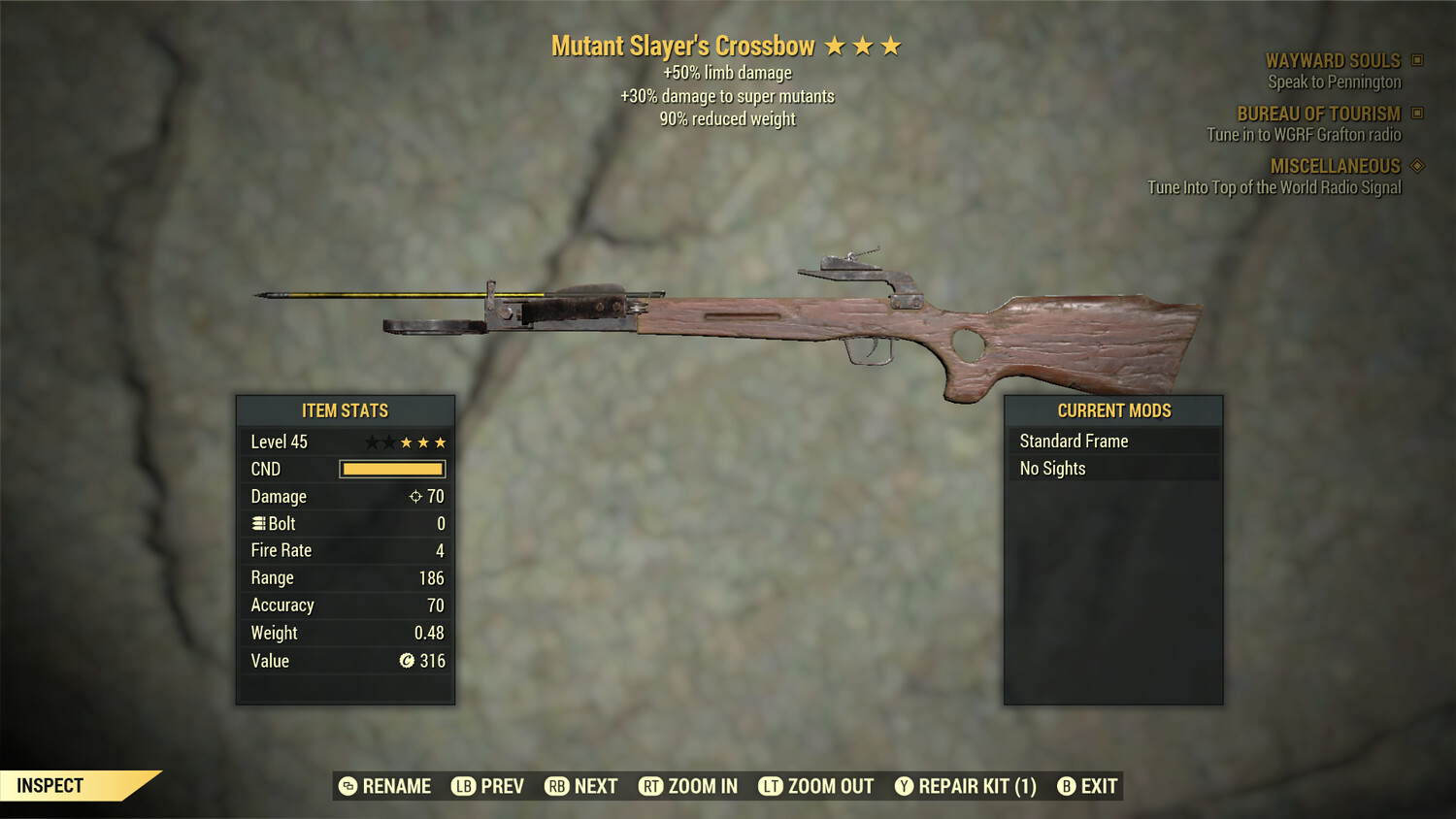Select the Standard Frame mod entry
This screenshot has height=819, width=1456.
tap(1074, 441)
